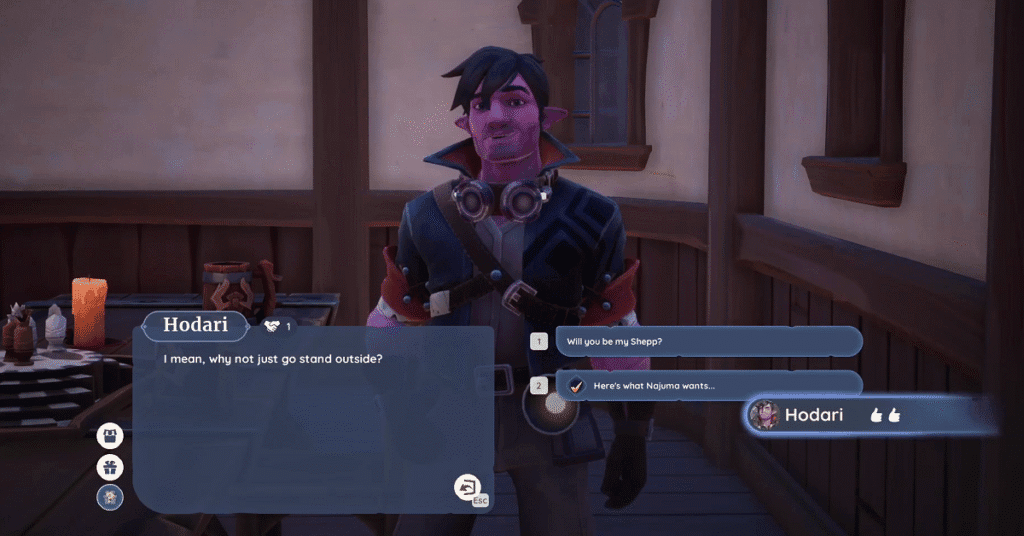This screenshot has width=1024, height=536.
Task: Open the blue flower badge icon
Action: coord(110,497)
